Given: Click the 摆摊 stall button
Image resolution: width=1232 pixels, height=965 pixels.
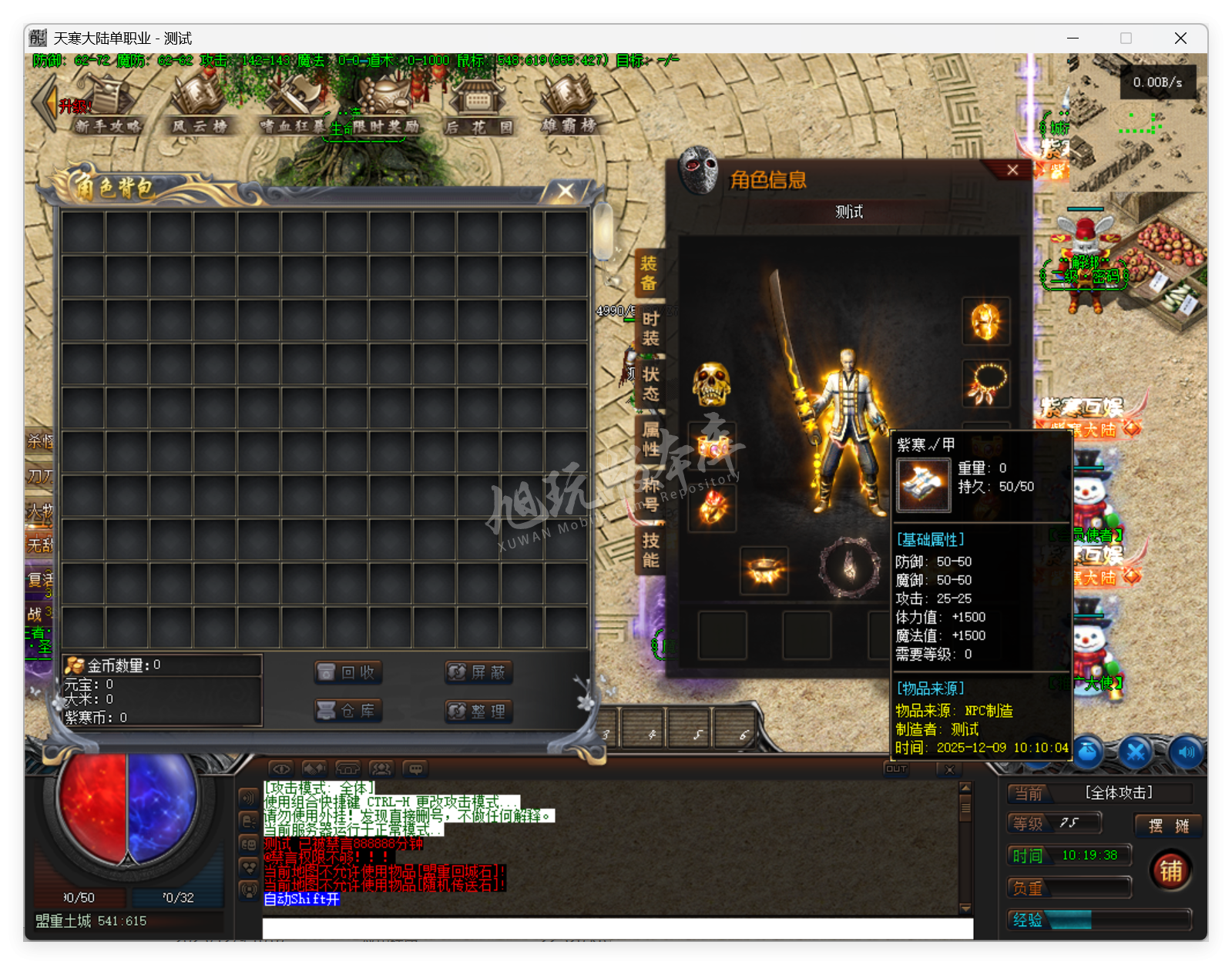Looking at the screenshot, I should [x=1168, y=826].
